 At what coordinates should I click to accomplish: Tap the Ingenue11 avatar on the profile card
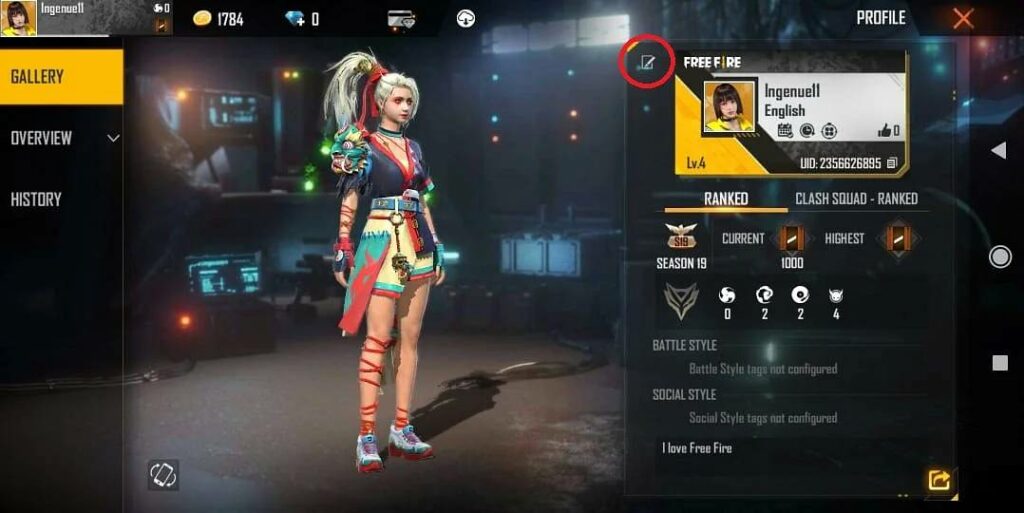[x=729, y=107]
